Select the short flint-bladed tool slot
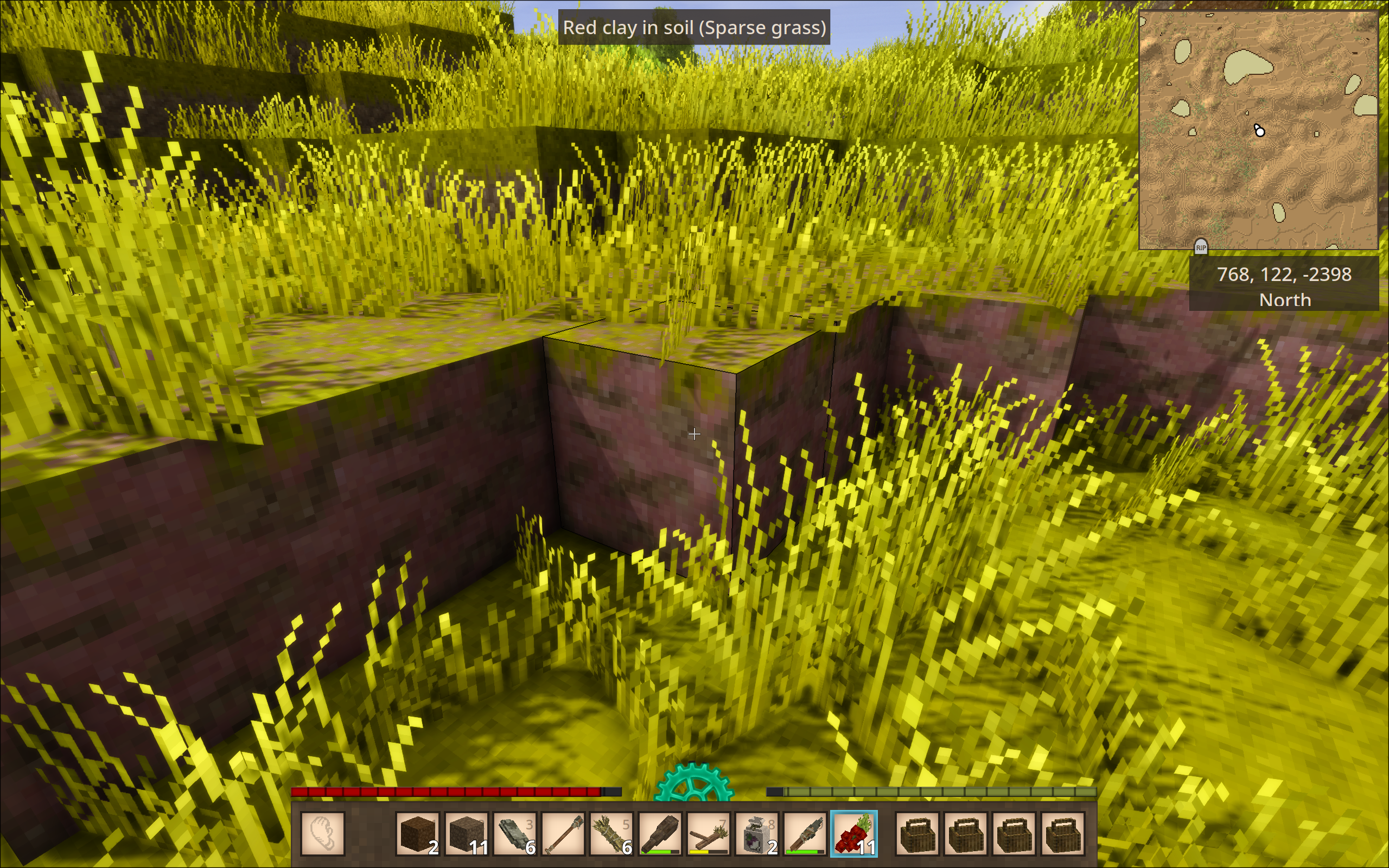This screenshot has height=868, width=1389. pos(805,833)
